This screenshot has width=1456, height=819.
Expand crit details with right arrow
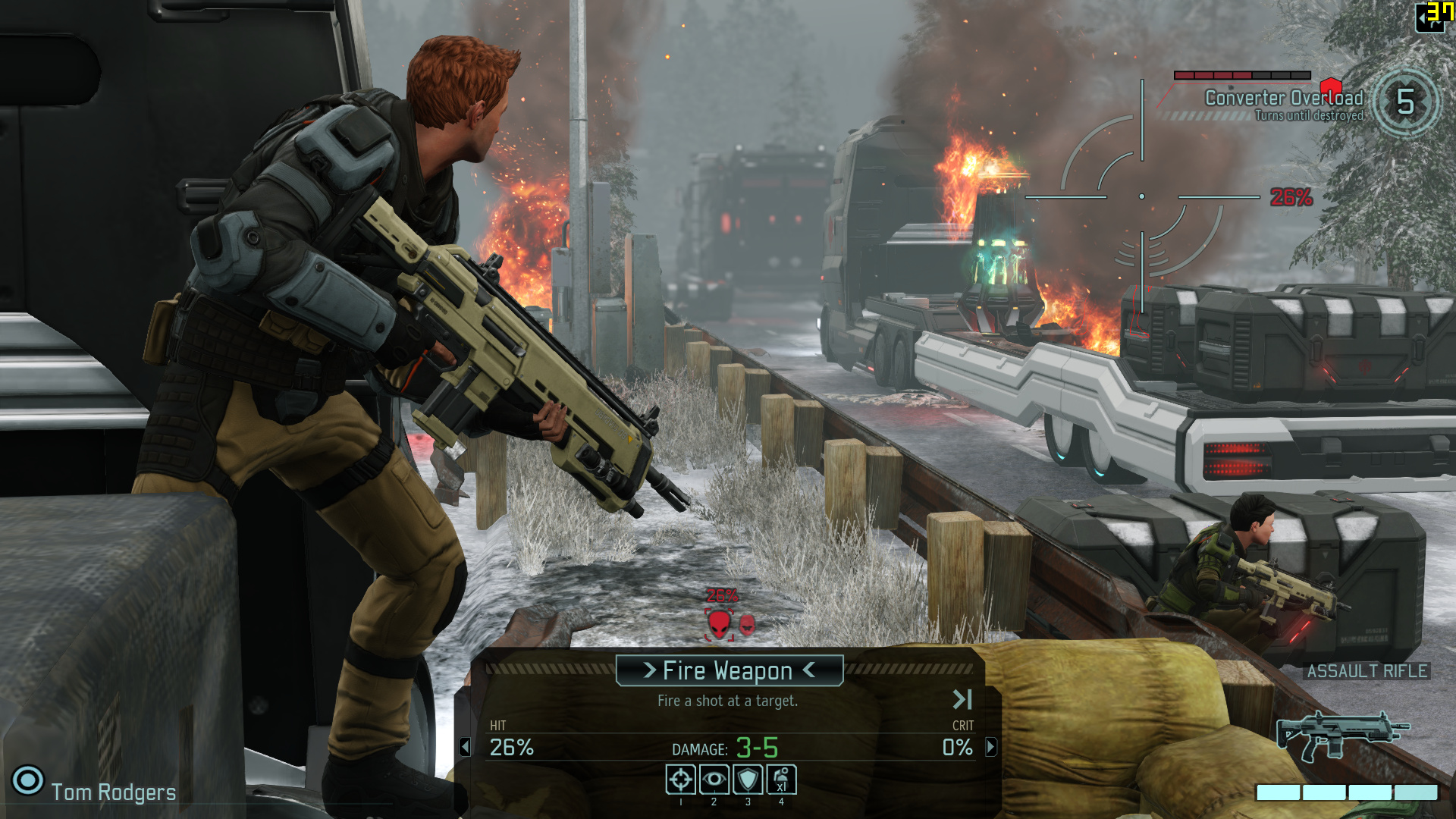tap(990, 748)
